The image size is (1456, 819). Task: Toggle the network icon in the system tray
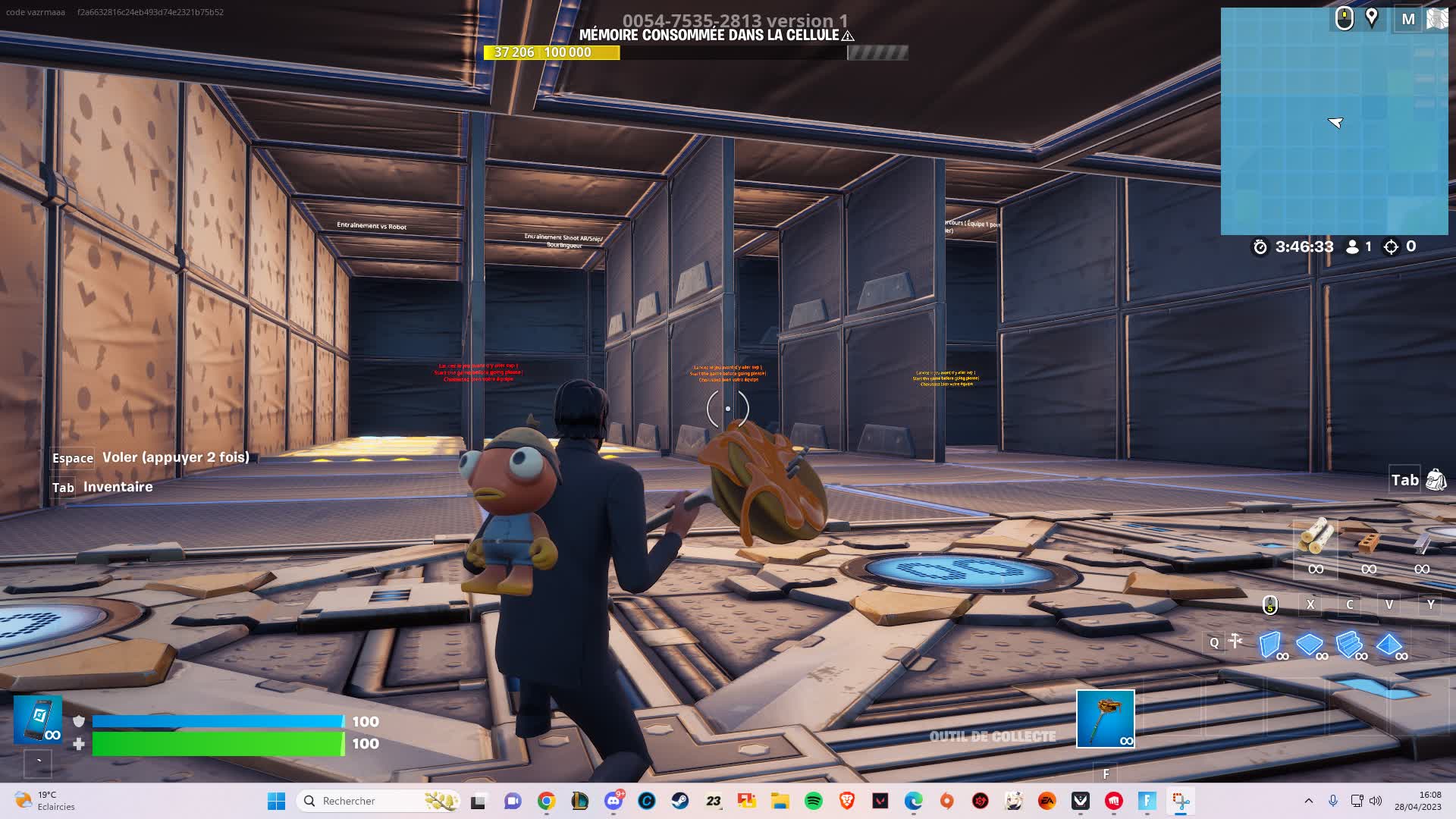coord(1357,801)
